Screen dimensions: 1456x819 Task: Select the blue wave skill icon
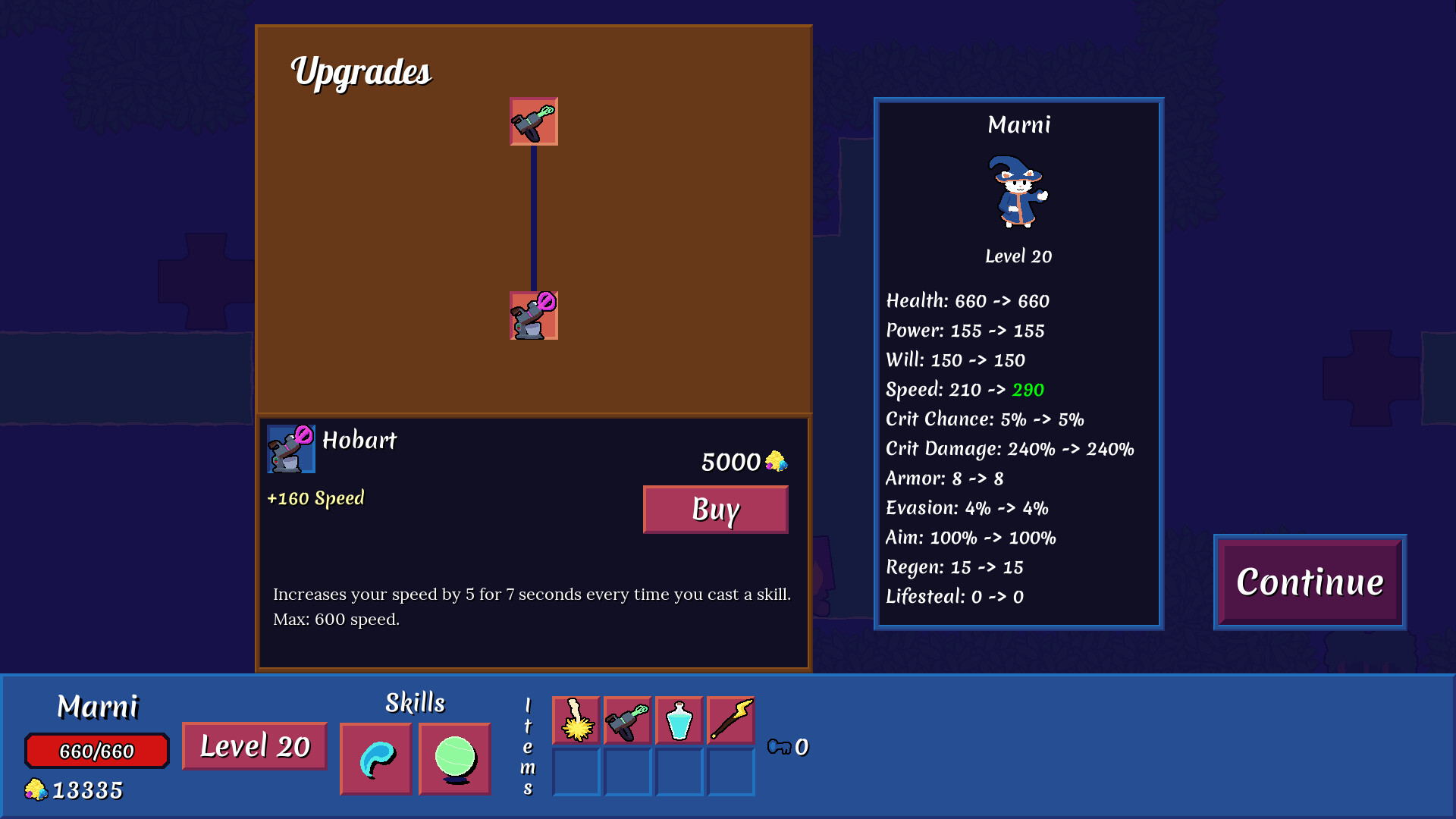tap(375, 758)
